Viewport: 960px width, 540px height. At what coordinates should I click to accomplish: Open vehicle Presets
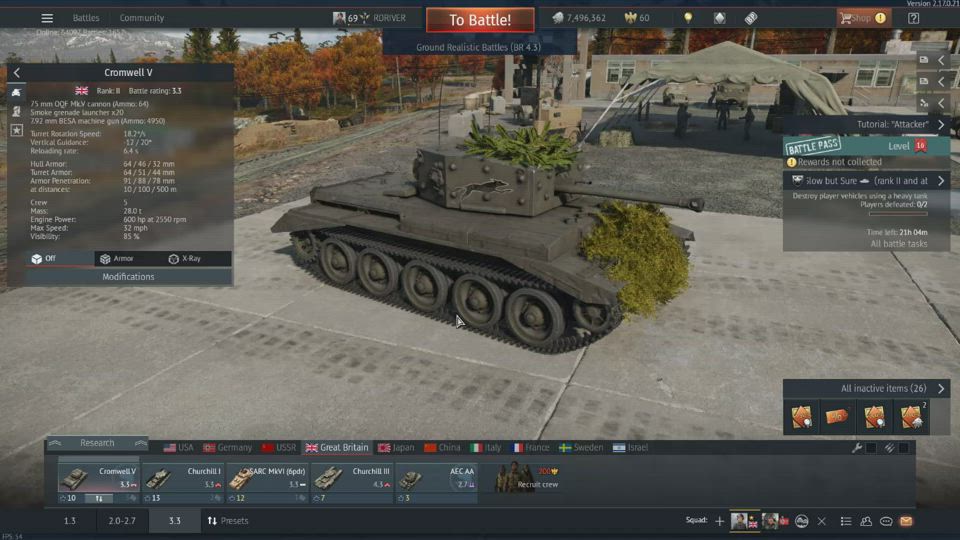click(228, 521)
